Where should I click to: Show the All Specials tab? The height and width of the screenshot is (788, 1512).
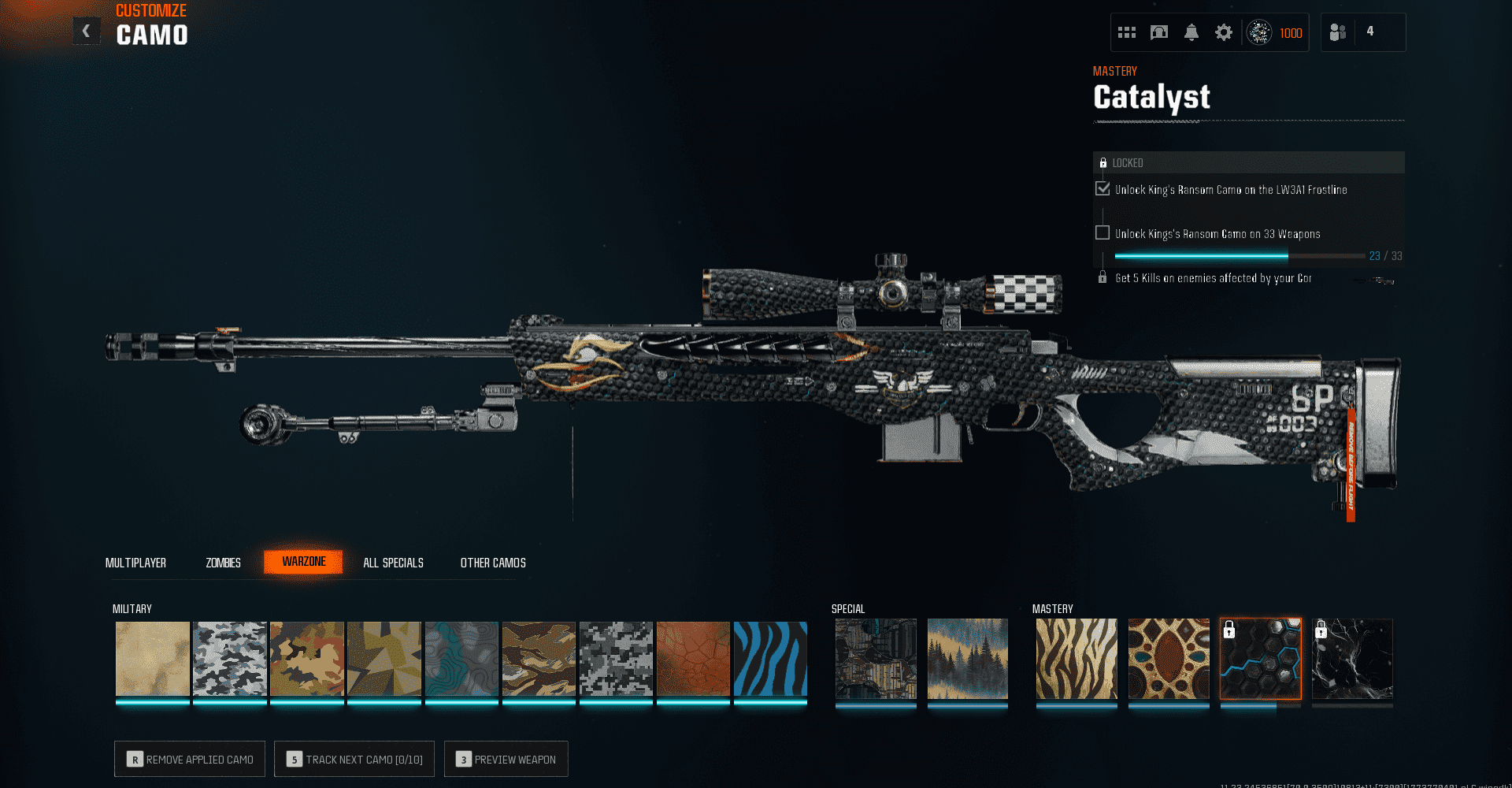[x=393, y=563]
